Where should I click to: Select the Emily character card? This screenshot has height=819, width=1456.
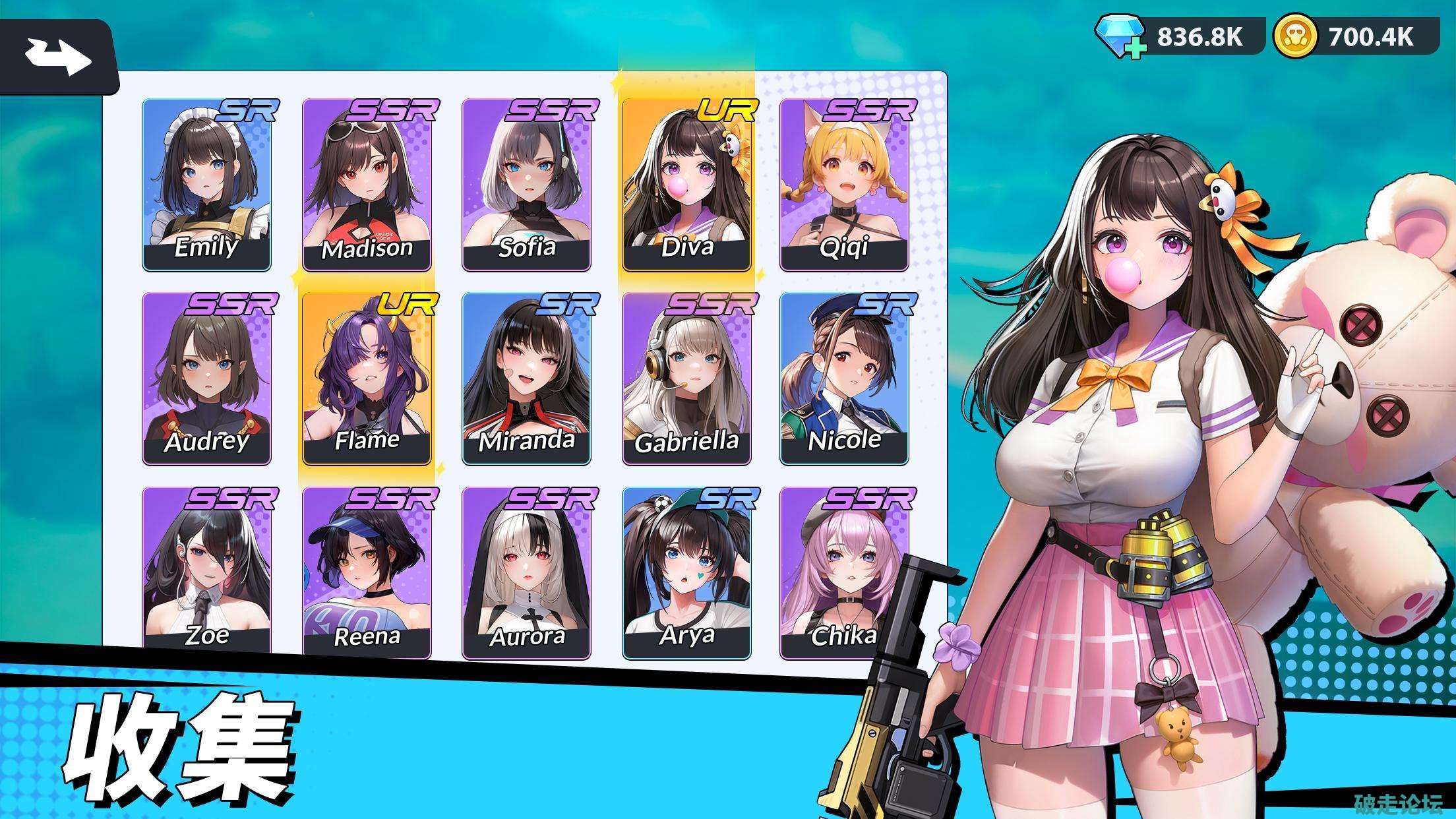coord(206,185)
